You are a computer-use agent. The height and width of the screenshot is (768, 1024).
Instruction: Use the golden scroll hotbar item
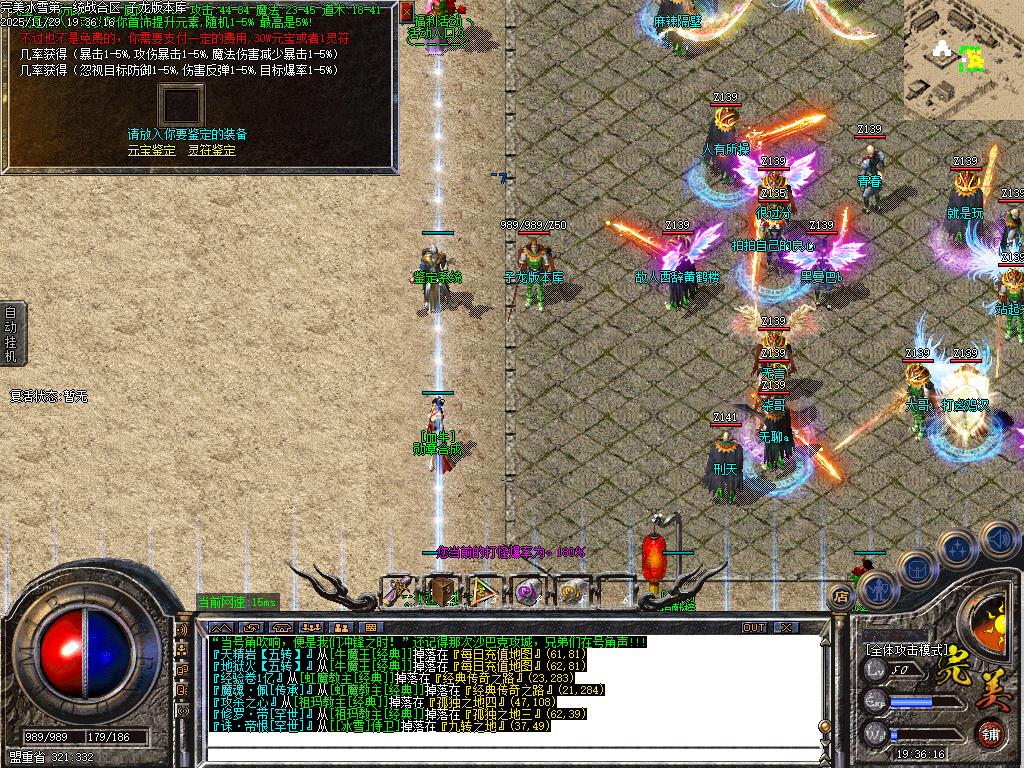point(571,591)
